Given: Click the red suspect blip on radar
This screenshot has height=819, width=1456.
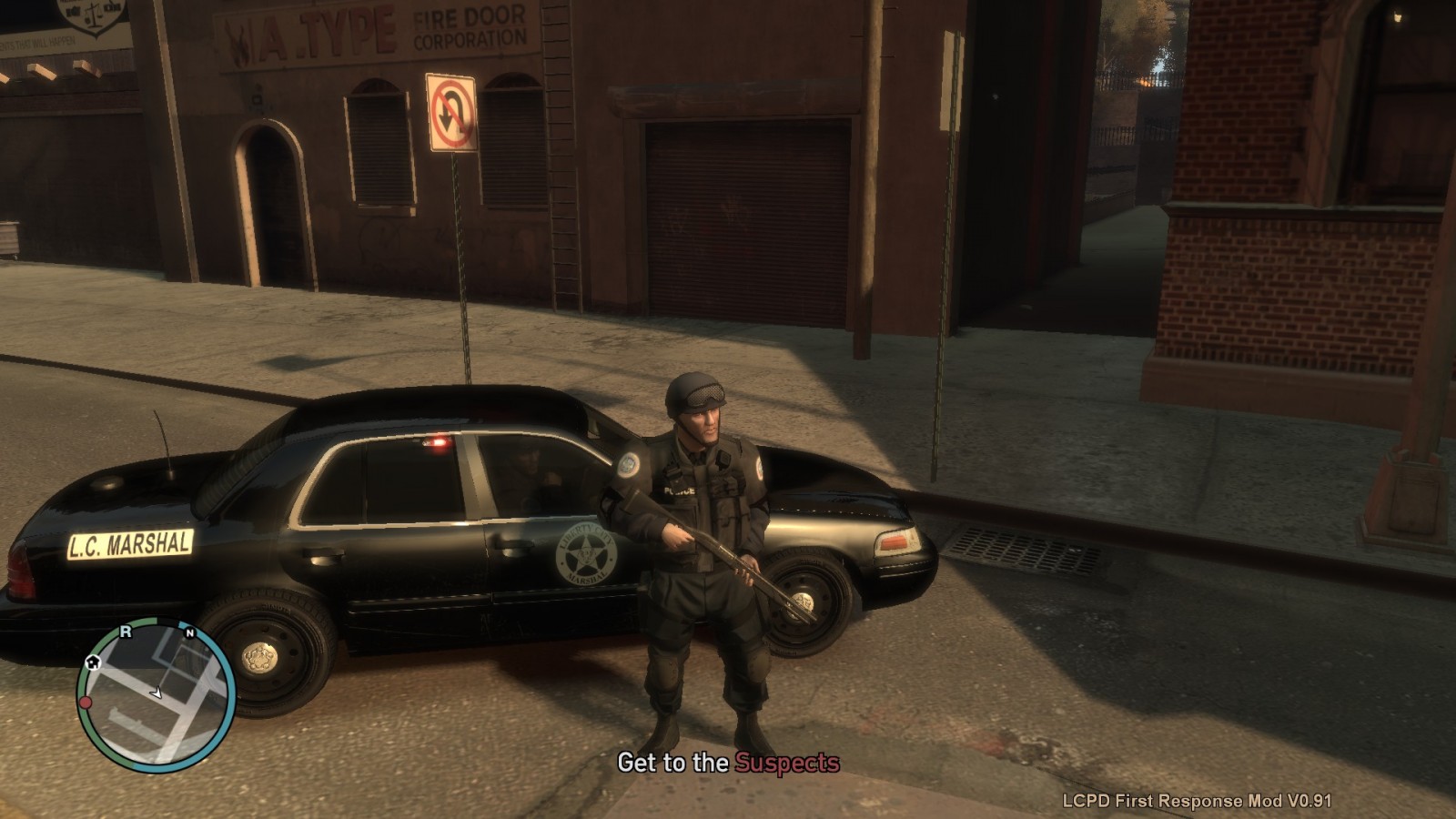Looking at the screenshot, I should click(x=86, y=703).
